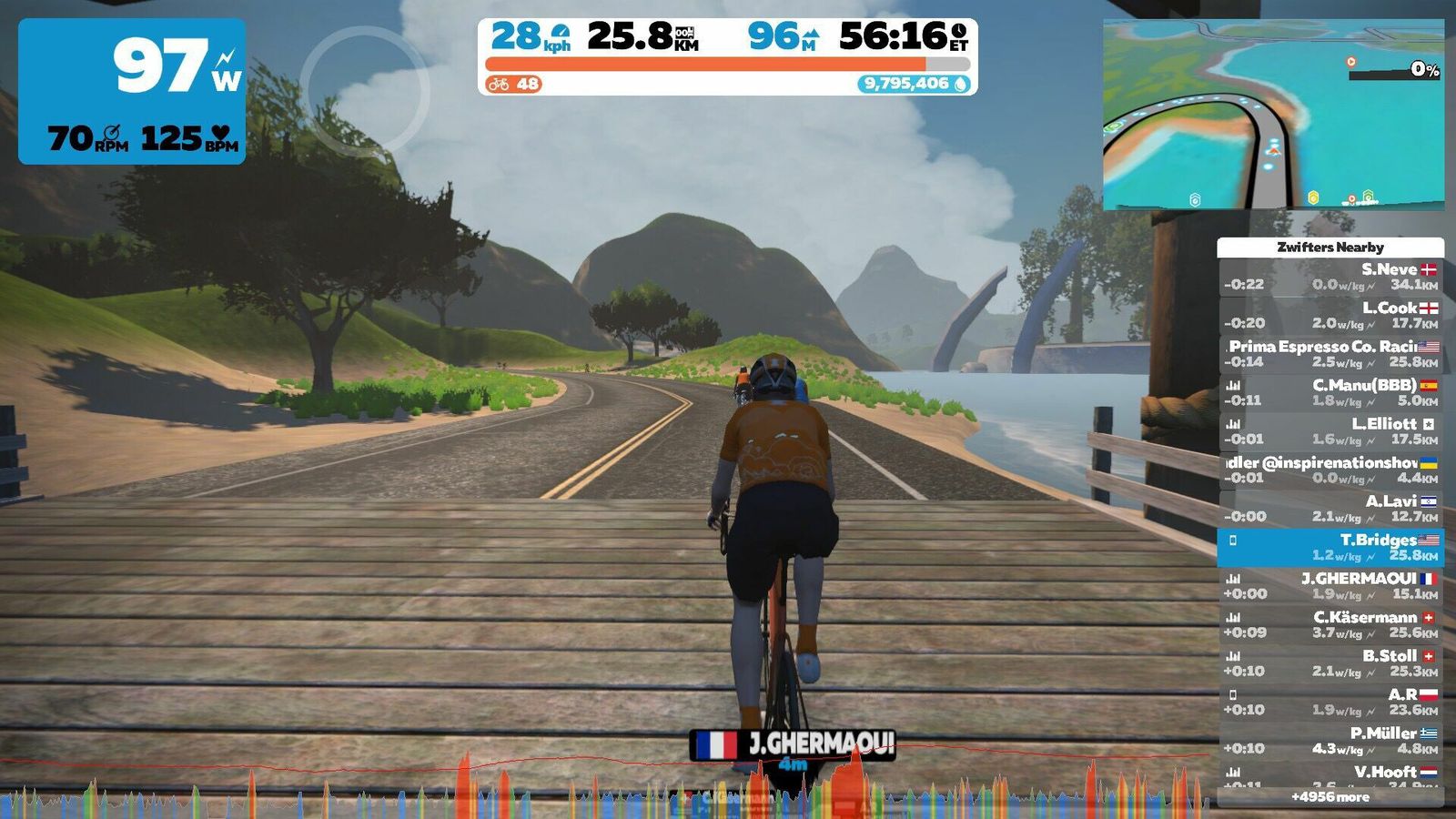This screenshot has height=819, width=1456.
Task: Click the highlighted T.Bridges row
Action: [x=1330, y=547]
